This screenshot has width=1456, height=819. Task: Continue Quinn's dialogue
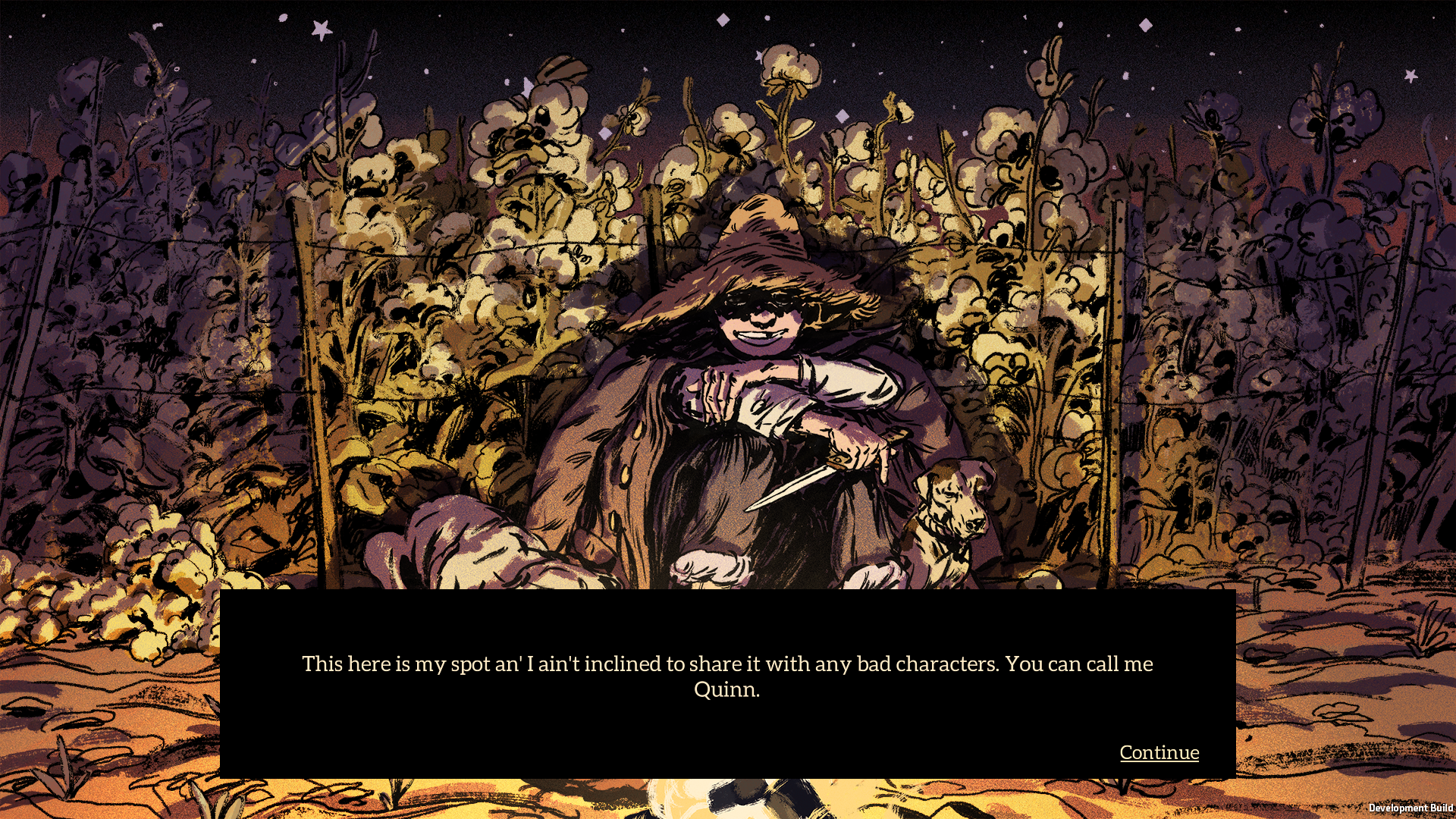click(1159, 752)
